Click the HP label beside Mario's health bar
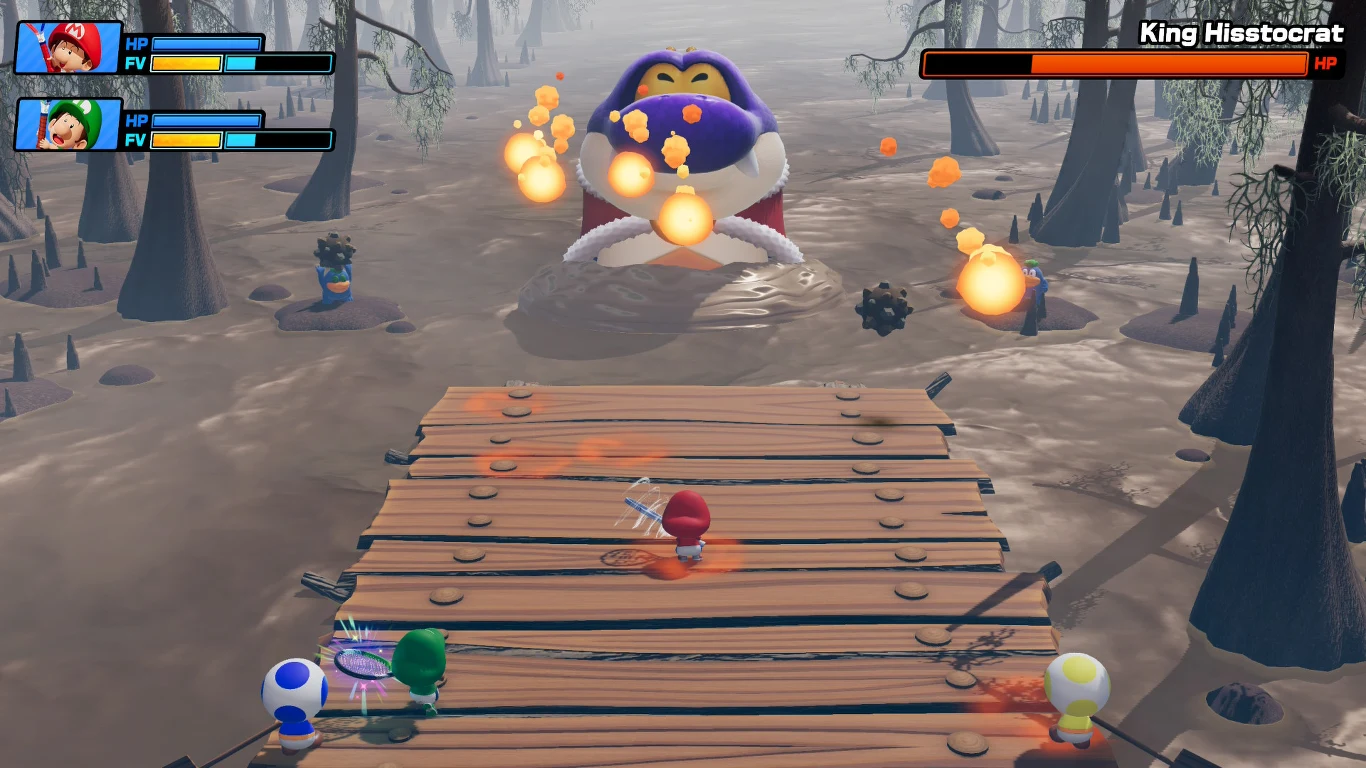The height and width of the screenshot is (768, 1366). pos(139,45)
